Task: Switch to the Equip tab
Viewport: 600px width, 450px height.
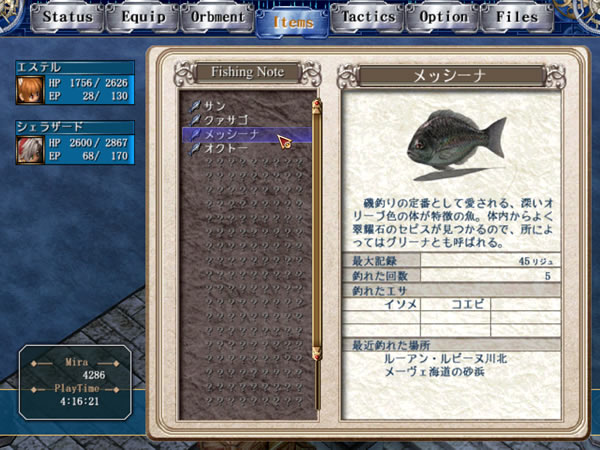Action: (x=143, y=17)
